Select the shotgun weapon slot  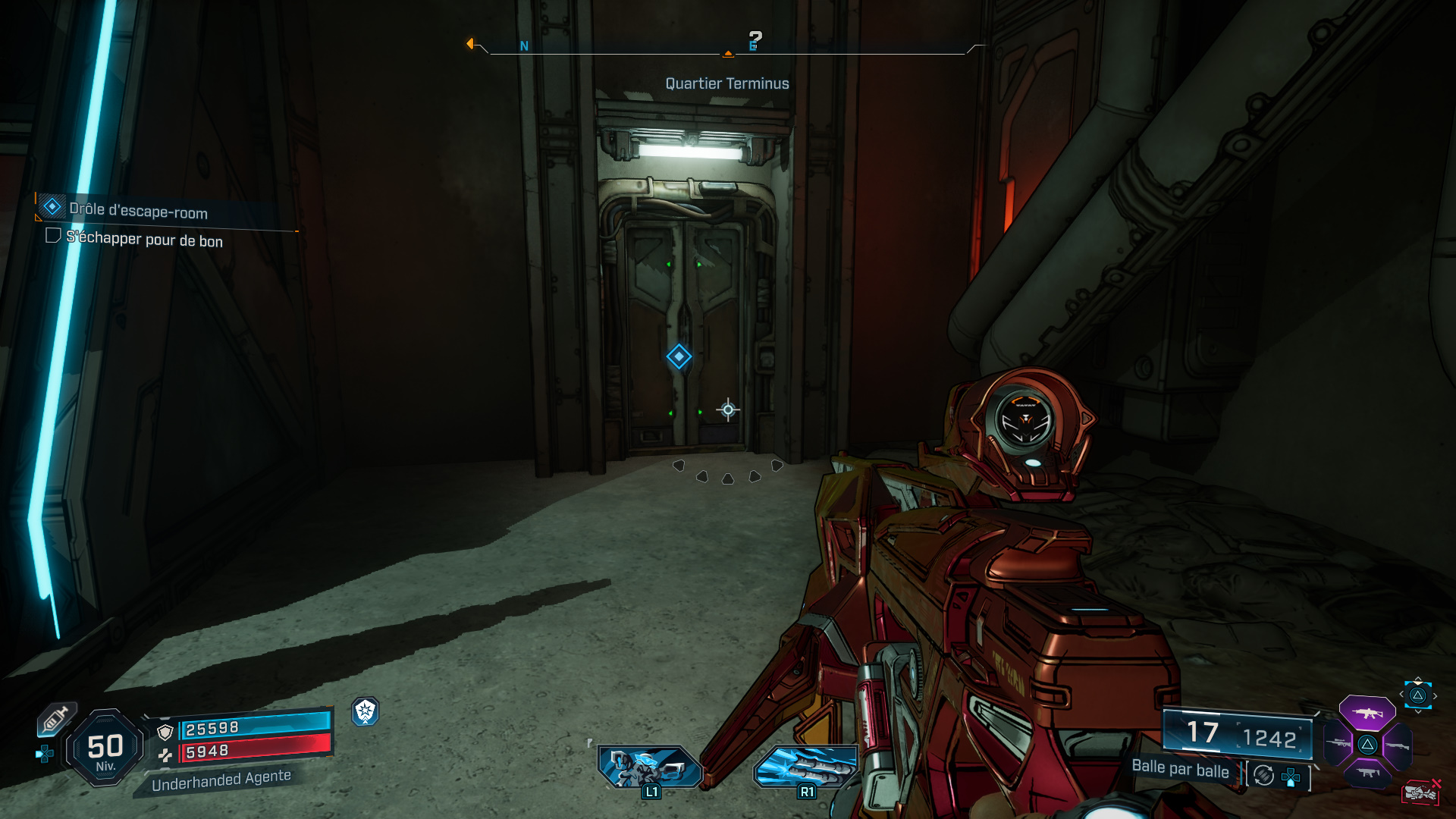coord(1398,745)
